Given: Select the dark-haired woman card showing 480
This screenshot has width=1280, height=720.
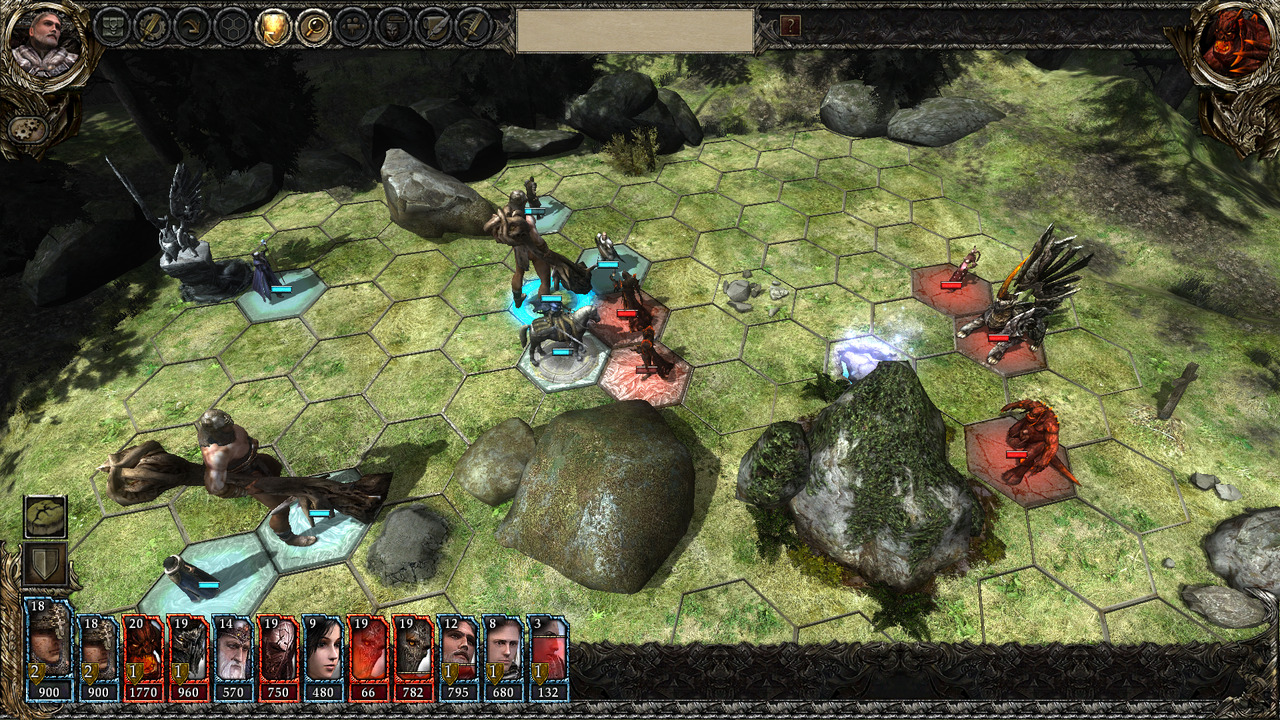Looking at the screenshot, I should [322, 658].
